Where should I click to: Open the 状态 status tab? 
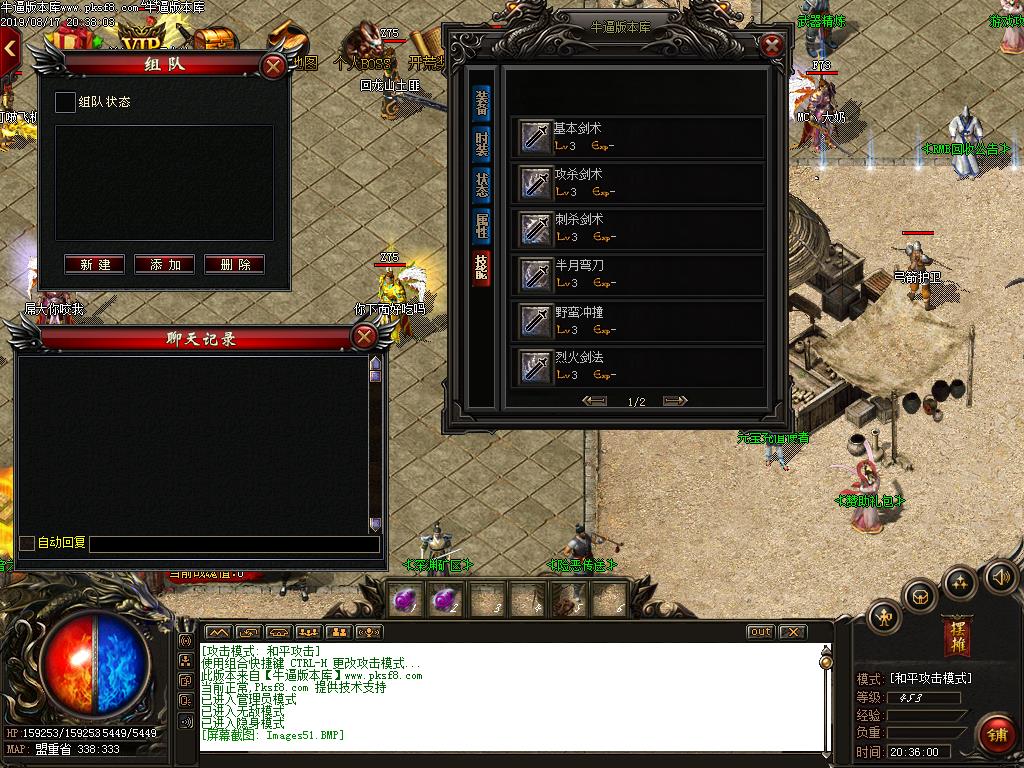click(482, 185)
